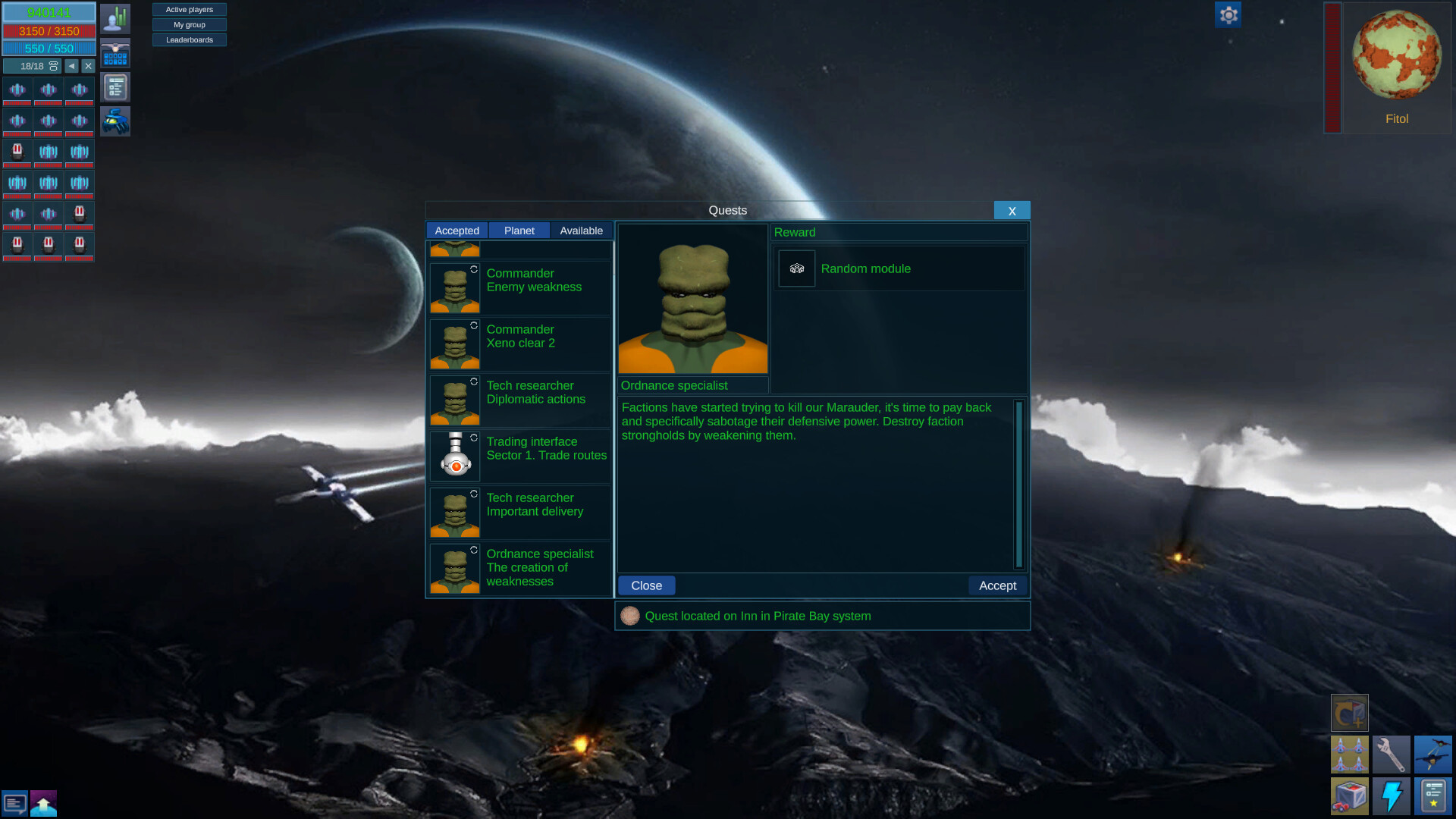Screen dimensions: 1456x819
Task: View the Leaderboards
Action: pyautogui.click(x=190, y=40)
